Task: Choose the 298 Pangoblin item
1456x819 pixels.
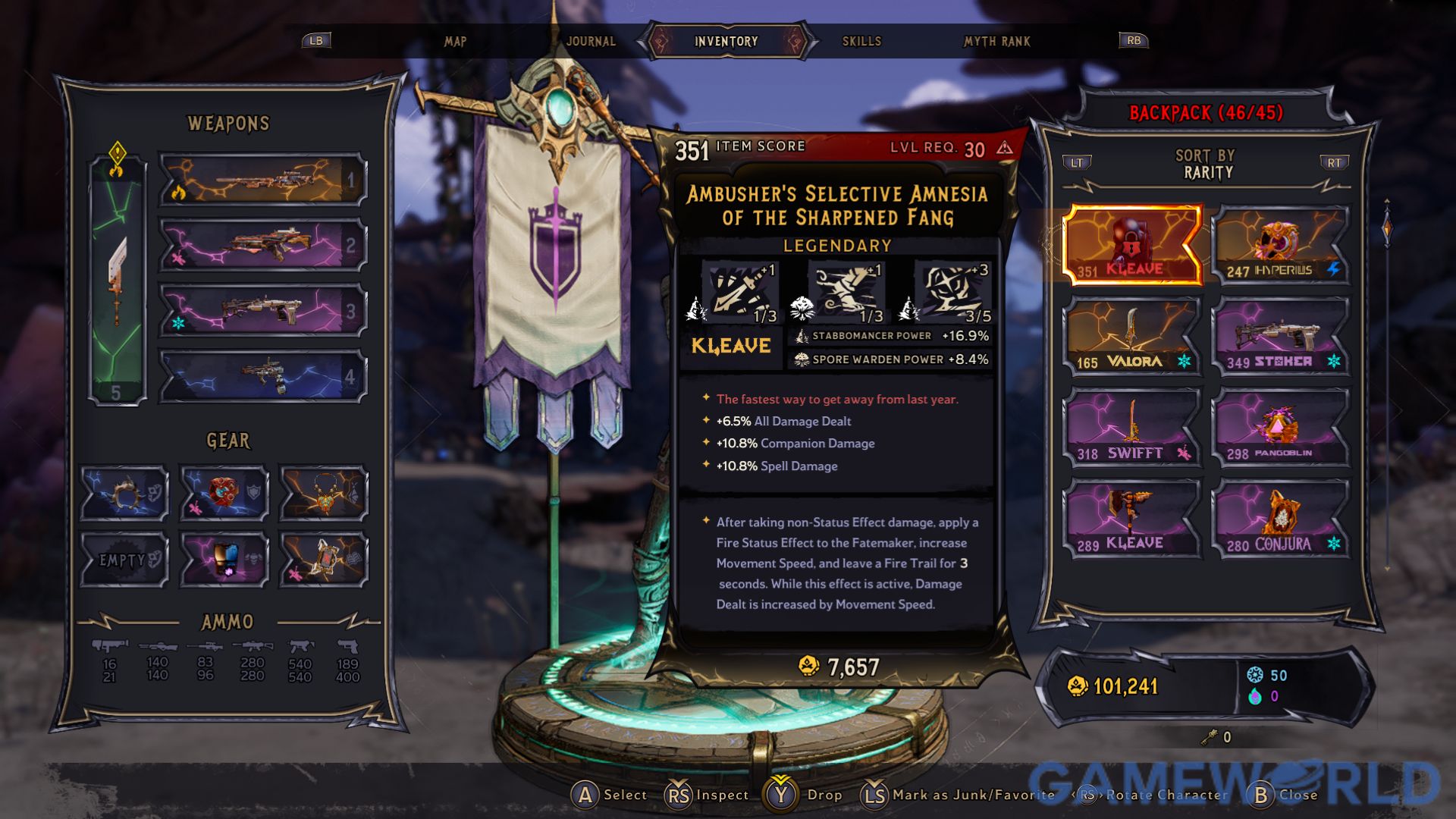Action: 1280,428
